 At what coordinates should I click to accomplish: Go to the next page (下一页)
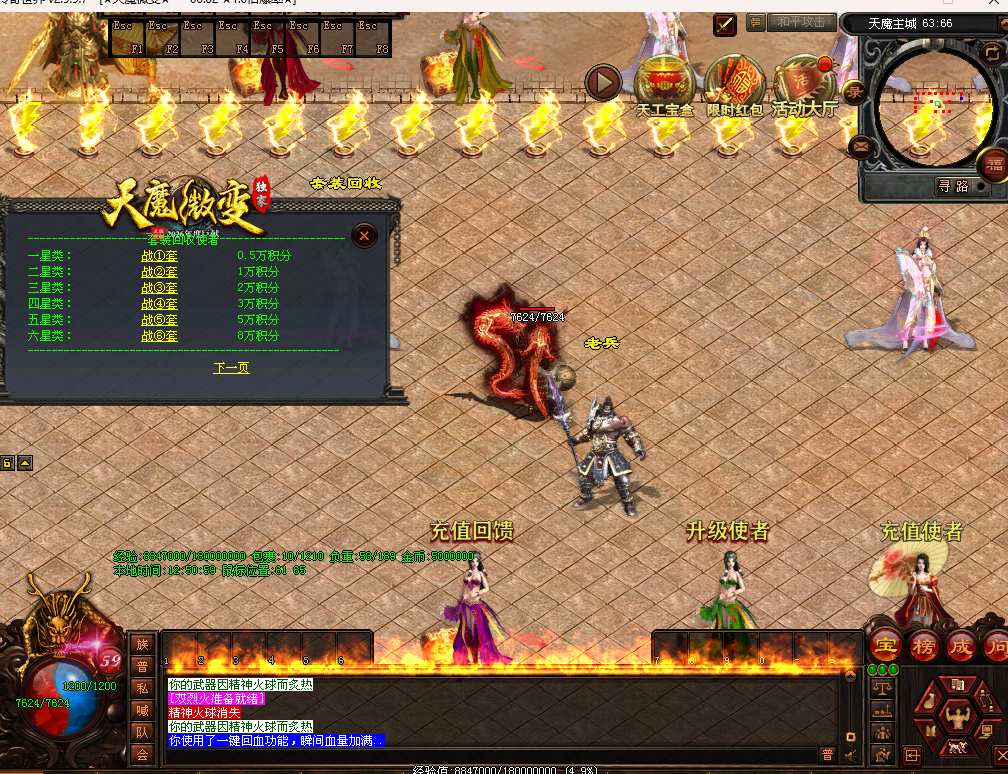coord(231,368)
